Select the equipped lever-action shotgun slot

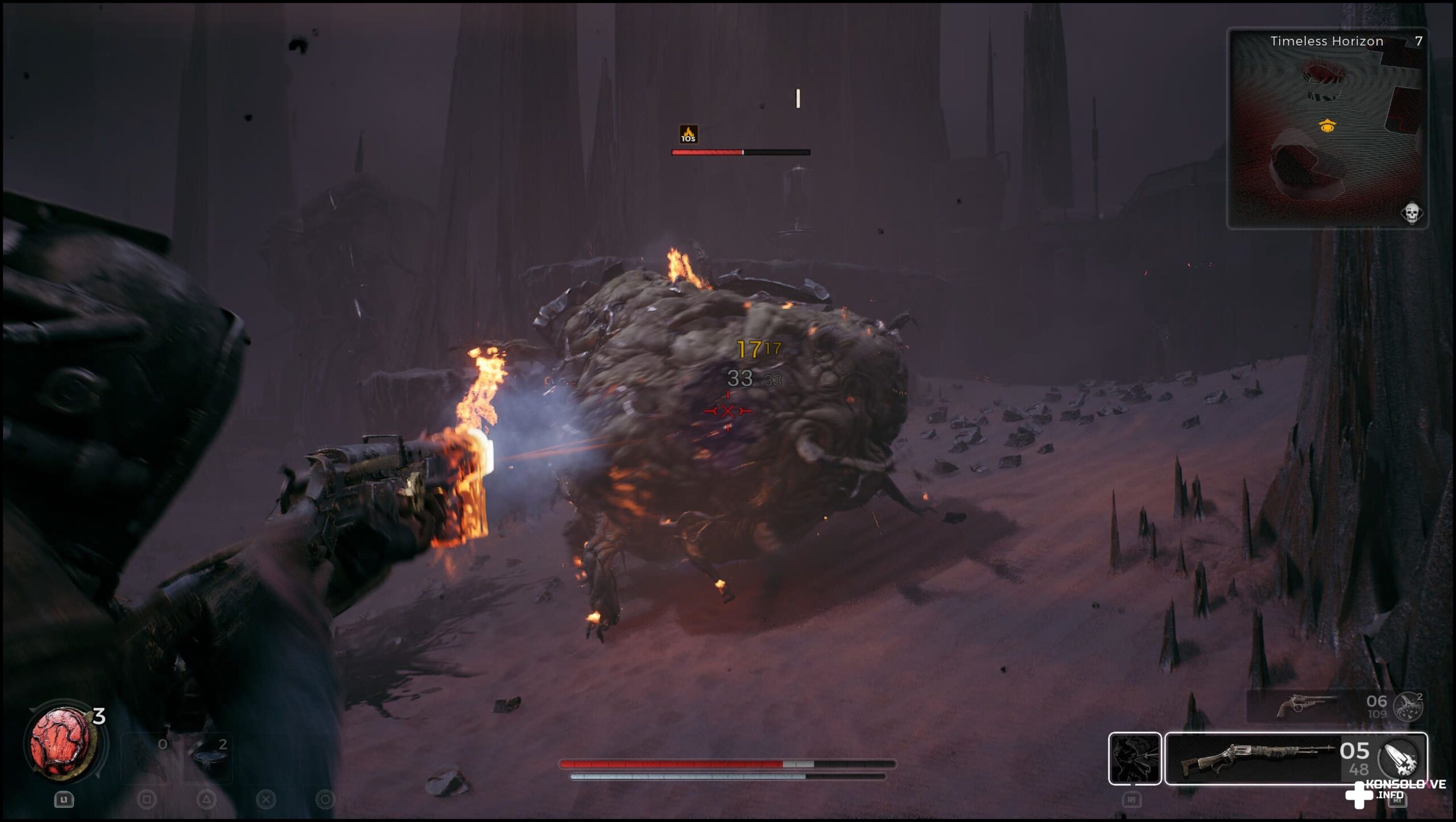click(x=1257, y=758)
